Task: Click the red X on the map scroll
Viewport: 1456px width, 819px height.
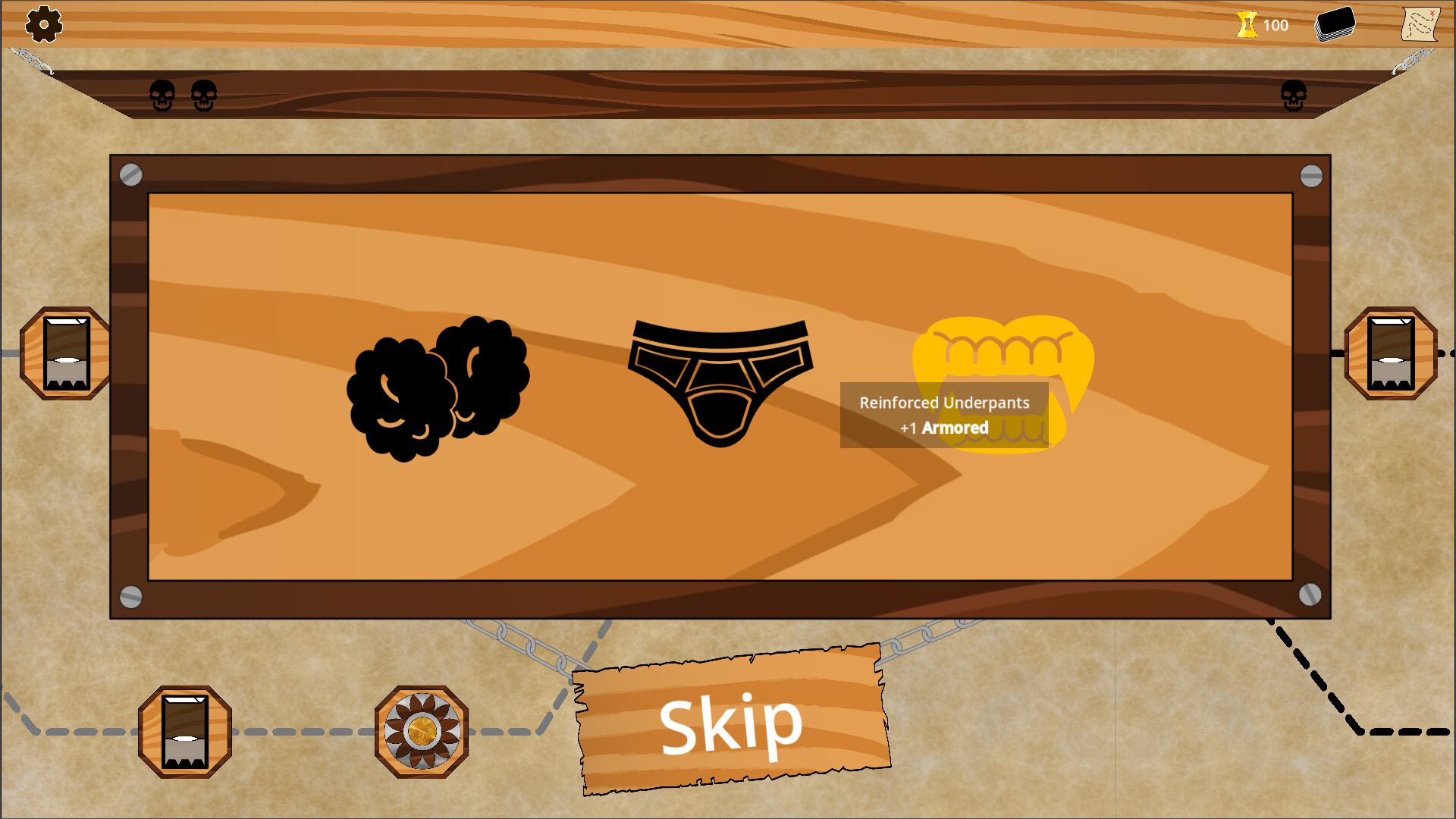Action: point(1433,11)
